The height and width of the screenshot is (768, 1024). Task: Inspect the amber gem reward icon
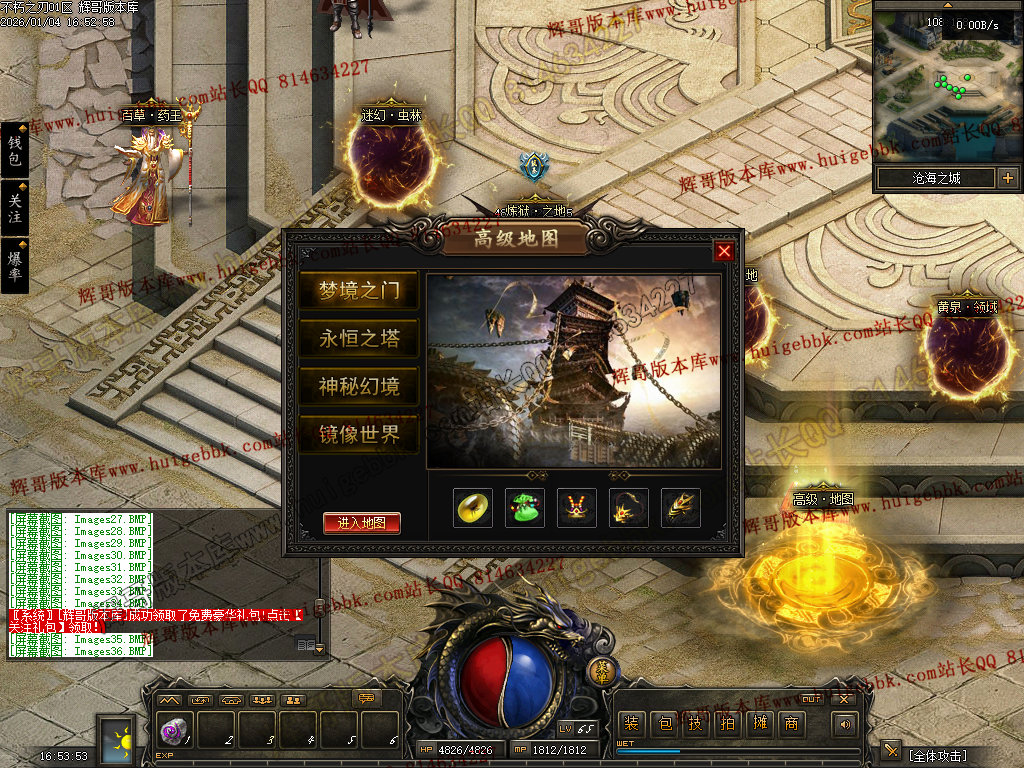473,508
